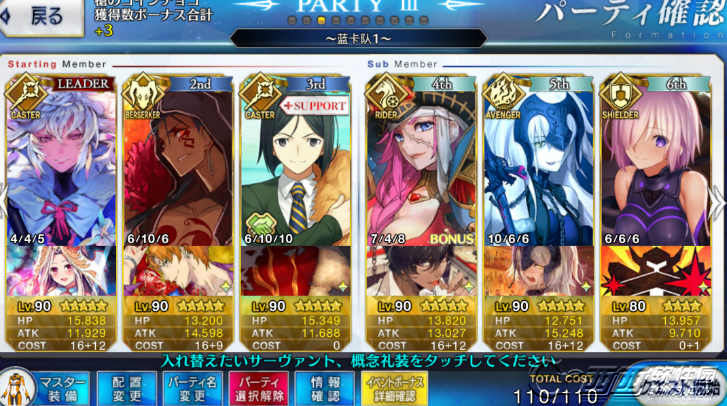Open the leader's craft essence slot
727x406 pixels.
point(59,270)
